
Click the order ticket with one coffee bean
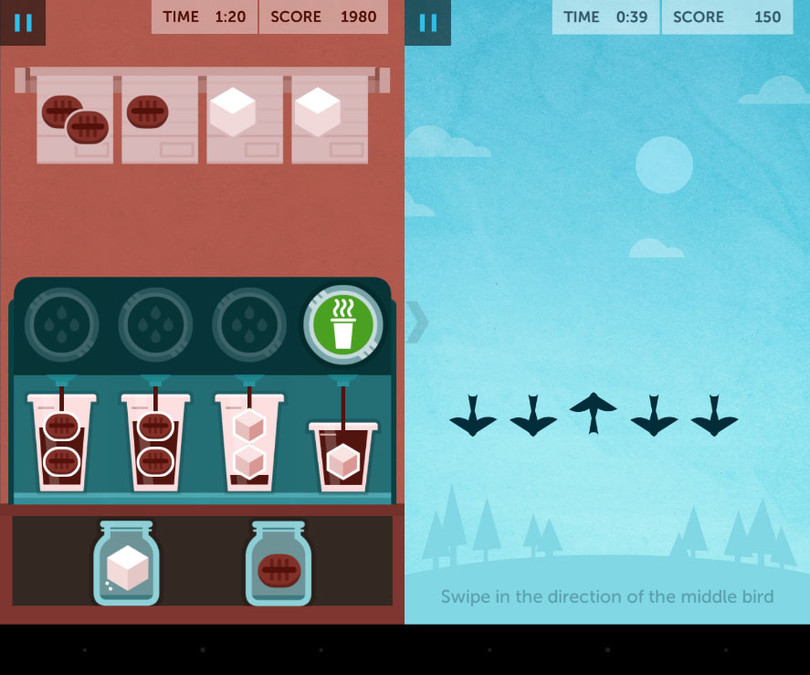[x=160, y=119]
